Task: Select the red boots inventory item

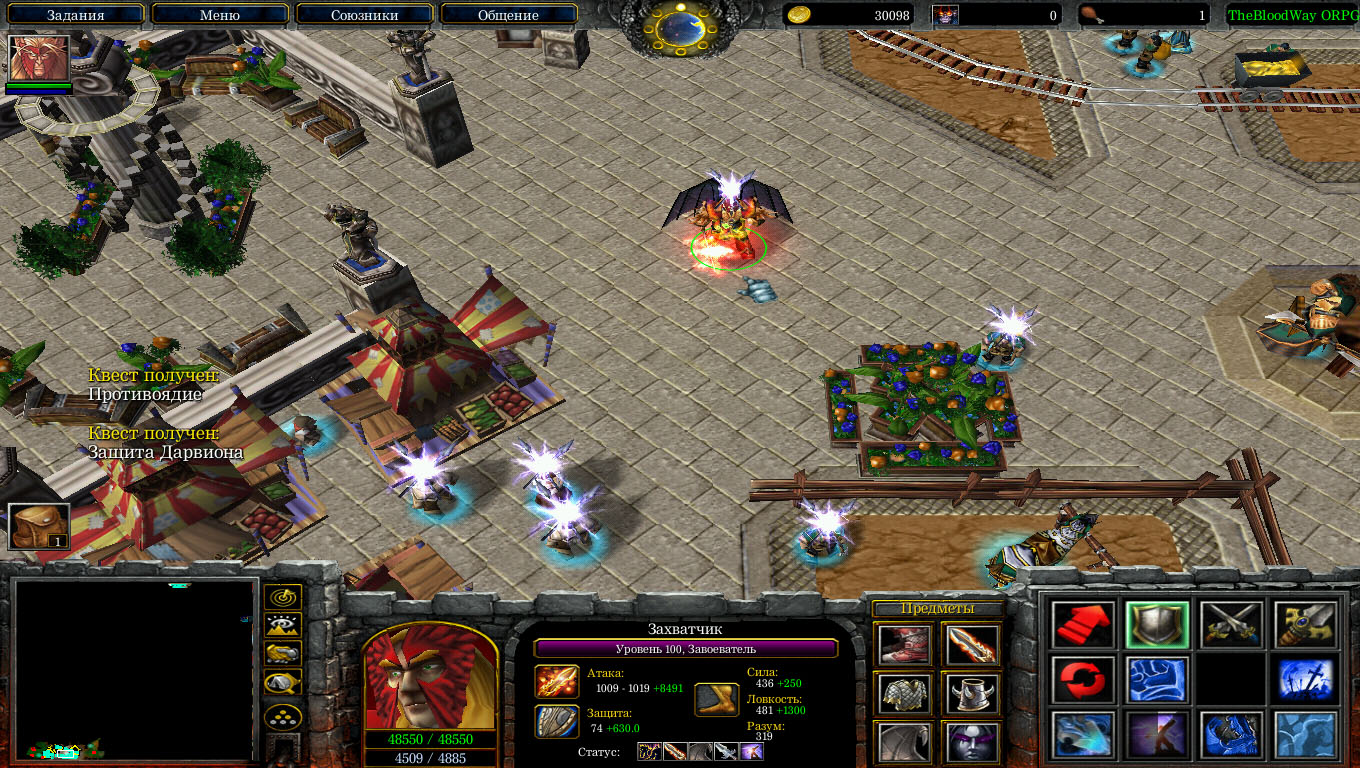Action: [x=905, y=645]
